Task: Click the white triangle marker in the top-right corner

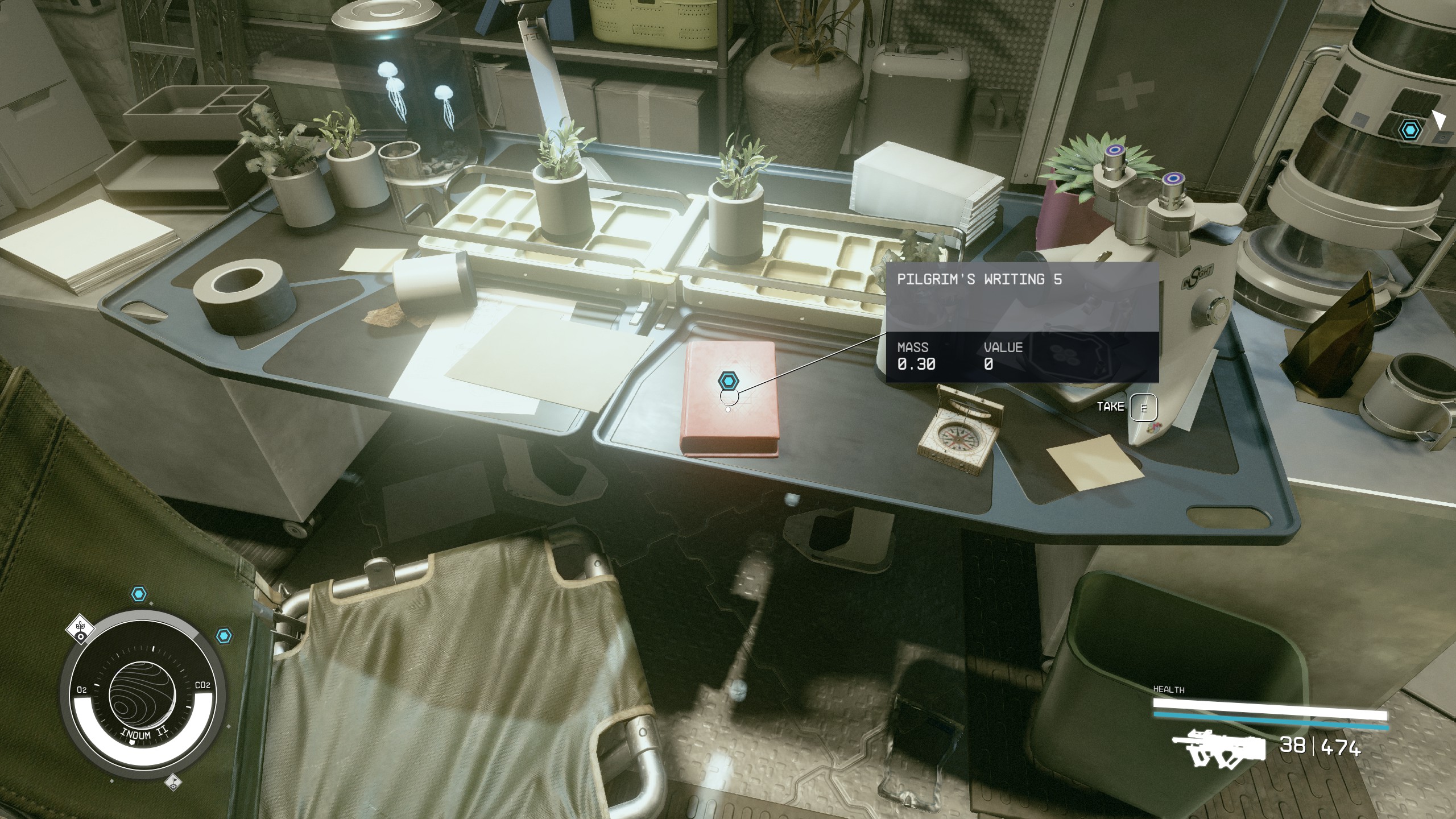Action: click(x=1441, y=121)
